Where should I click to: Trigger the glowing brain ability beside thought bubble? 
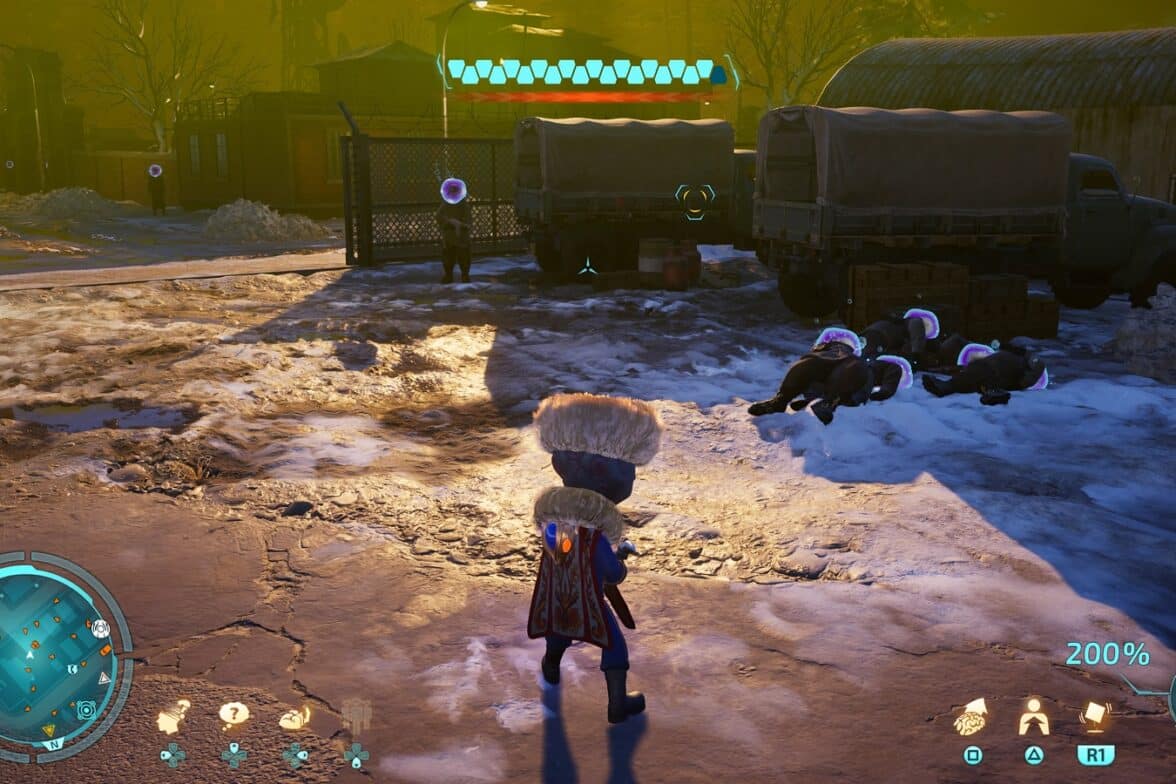point(294,716)
